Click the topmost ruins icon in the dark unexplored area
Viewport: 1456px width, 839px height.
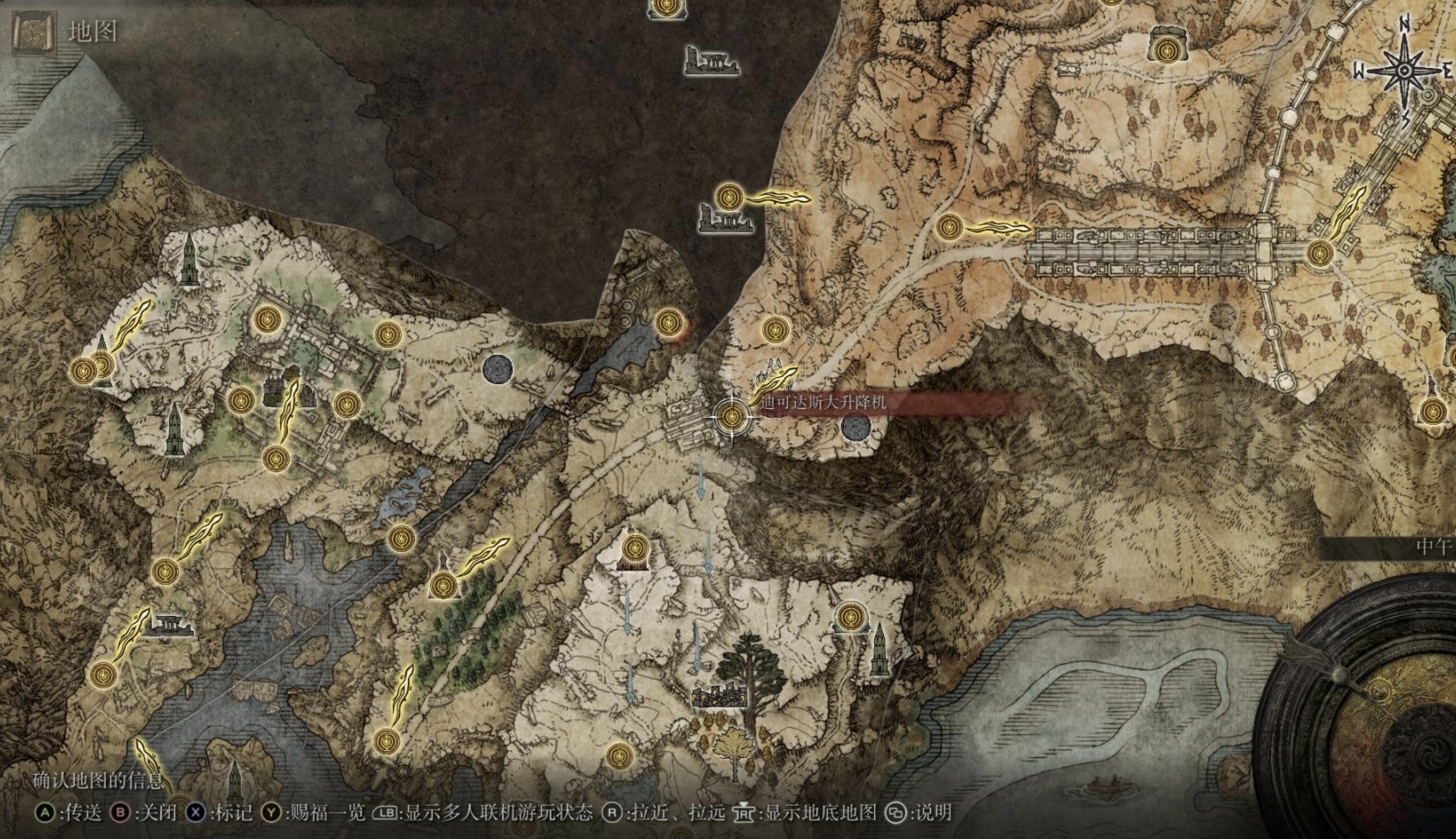pyautogui.click(x=710, y=61)
